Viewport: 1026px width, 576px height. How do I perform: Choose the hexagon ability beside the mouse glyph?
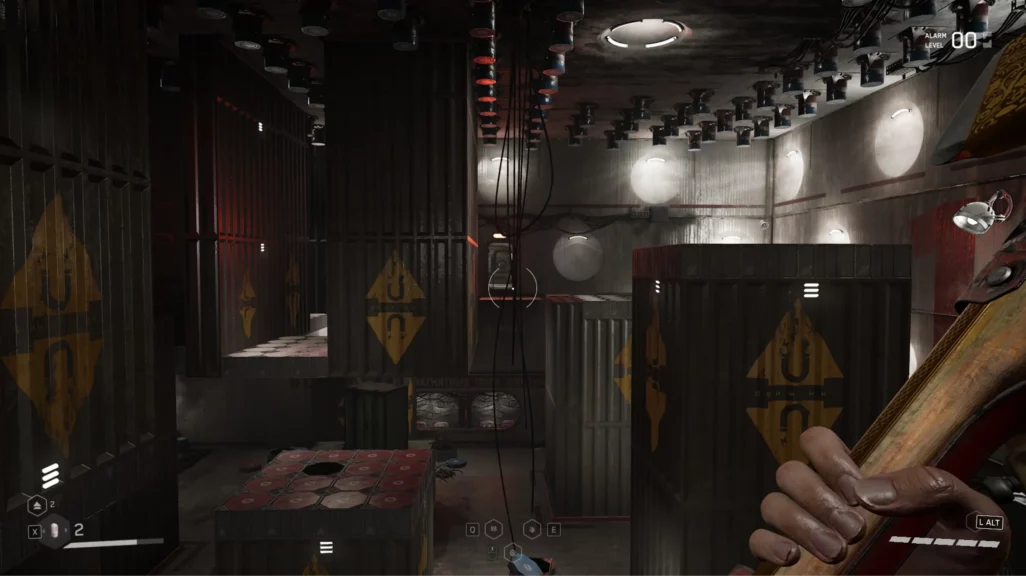[x=513, y=550]
